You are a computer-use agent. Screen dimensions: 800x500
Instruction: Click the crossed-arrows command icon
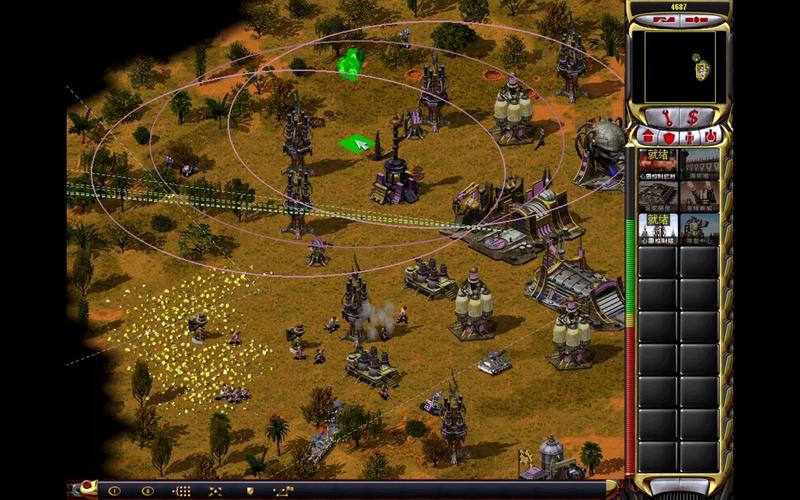pos(215,491)
